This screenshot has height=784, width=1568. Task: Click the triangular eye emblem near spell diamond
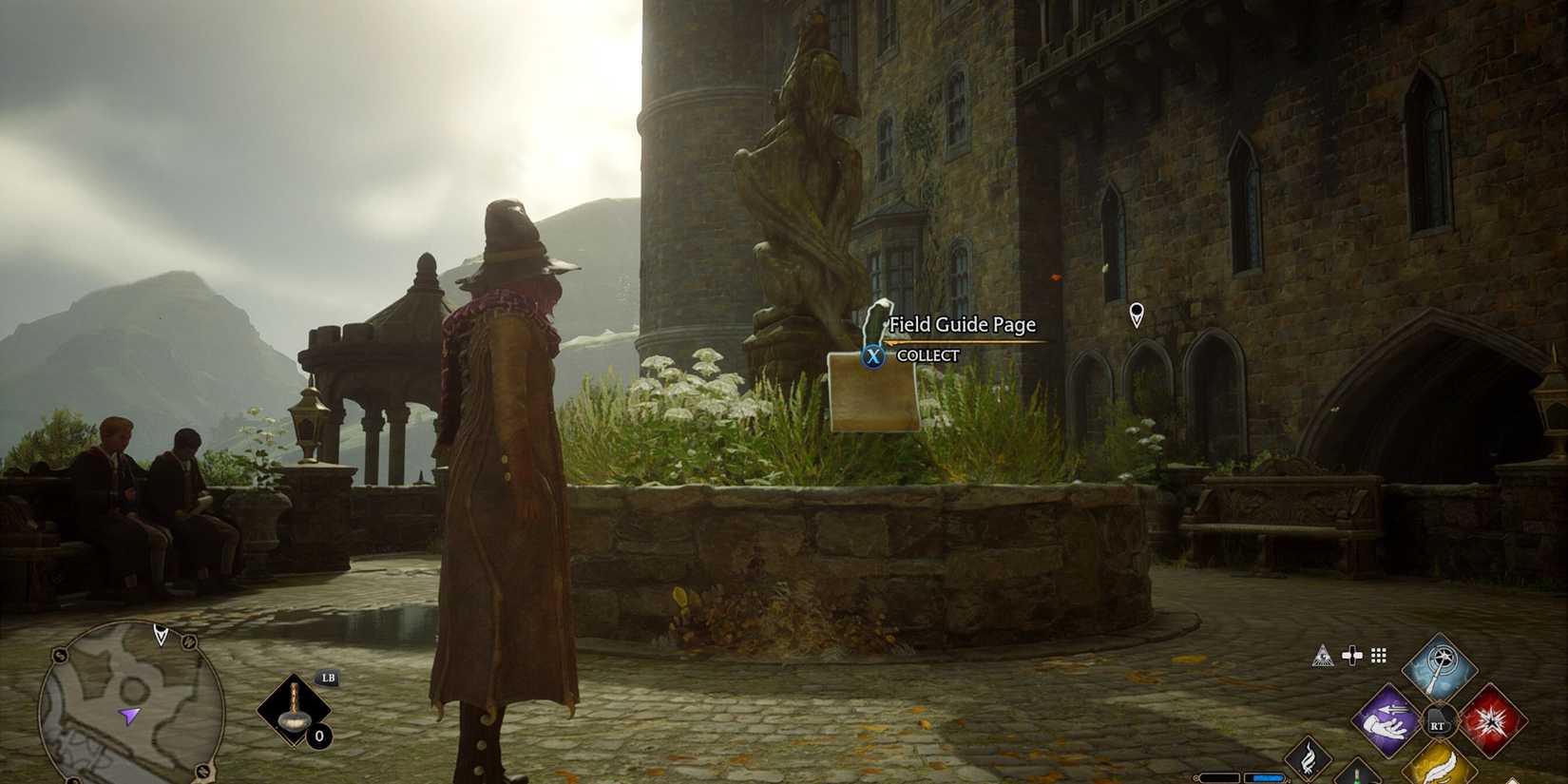tap(1324, 656)
